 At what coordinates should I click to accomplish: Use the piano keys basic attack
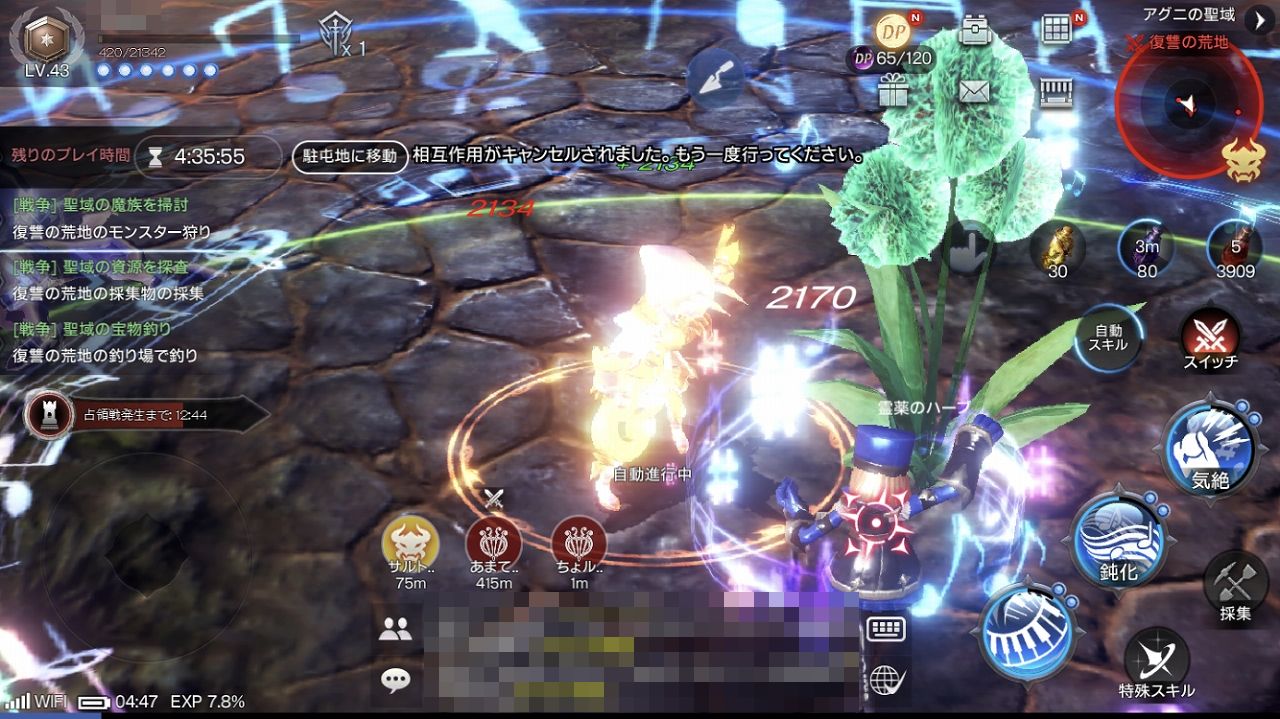click(1026, 631)
